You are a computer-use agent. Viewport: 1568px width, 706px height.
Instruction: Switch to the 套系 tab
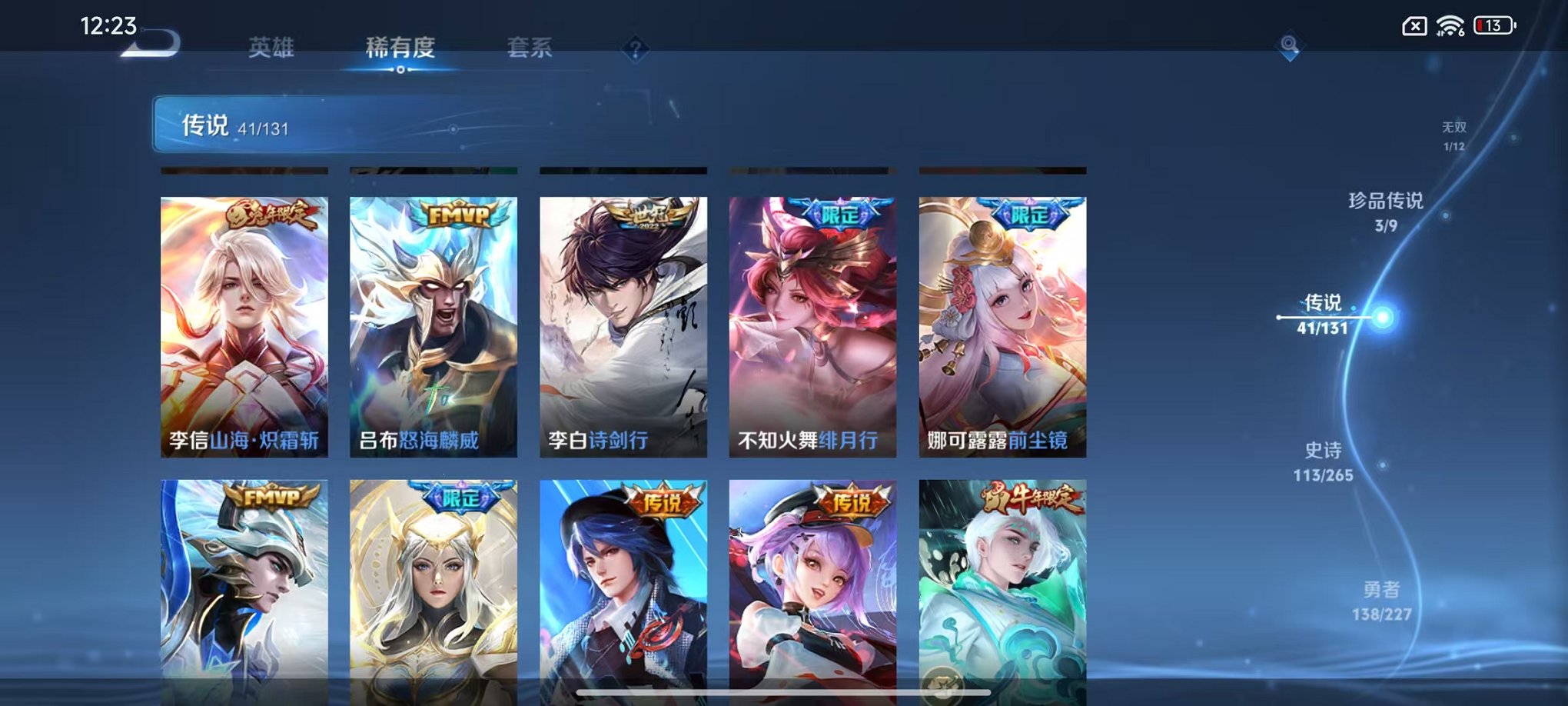click(530, 48)
